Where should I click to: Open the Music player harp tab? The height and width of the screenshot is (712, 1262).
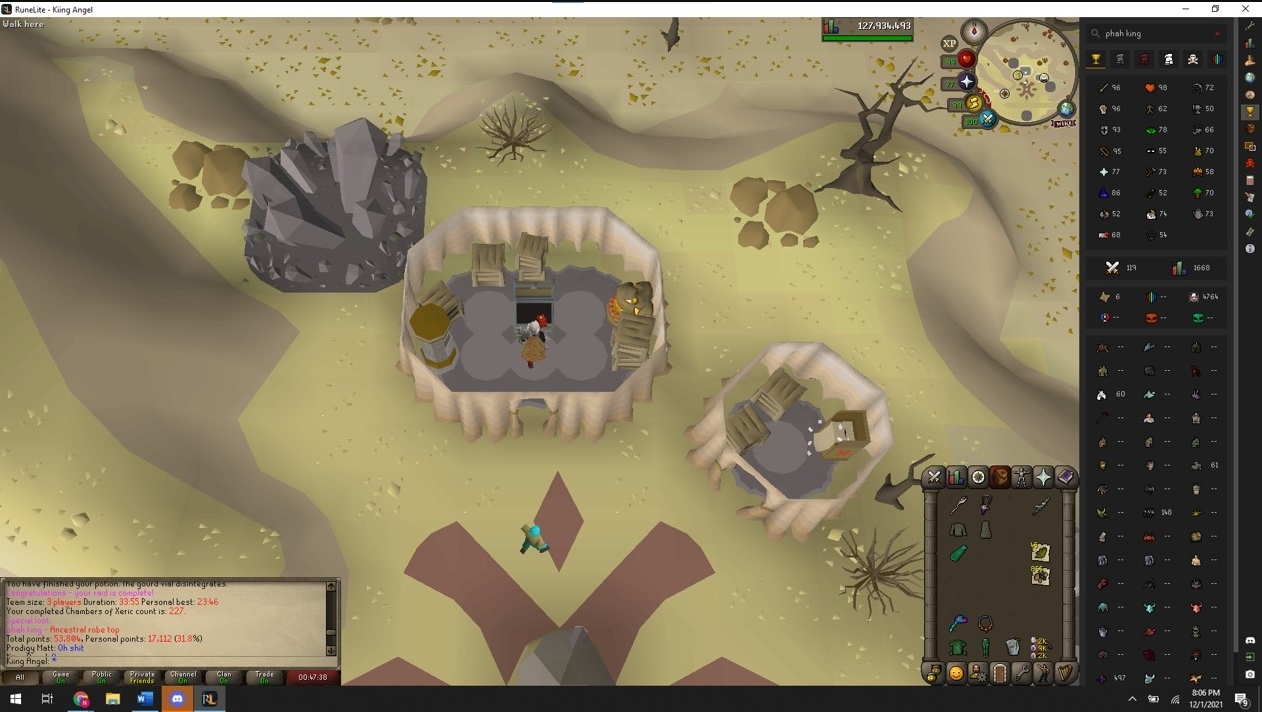(x=1065, y=673)
